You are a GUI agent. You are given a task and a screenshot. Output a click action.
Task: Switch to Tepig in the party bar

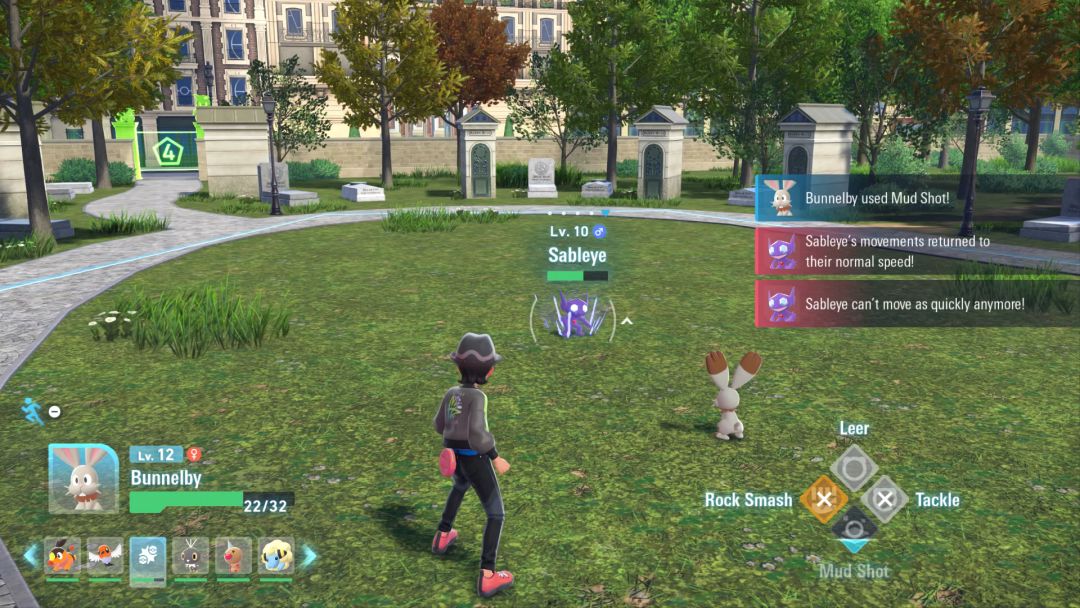(x=62, y=557)
